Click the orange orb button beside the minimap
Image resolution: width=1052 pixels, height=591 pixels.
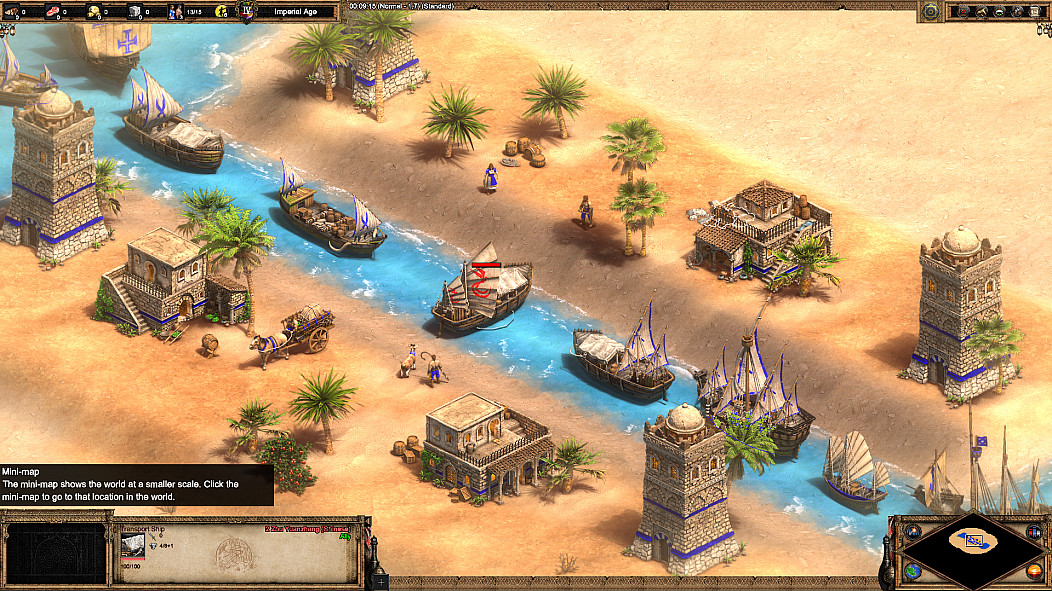point(1034,571)
